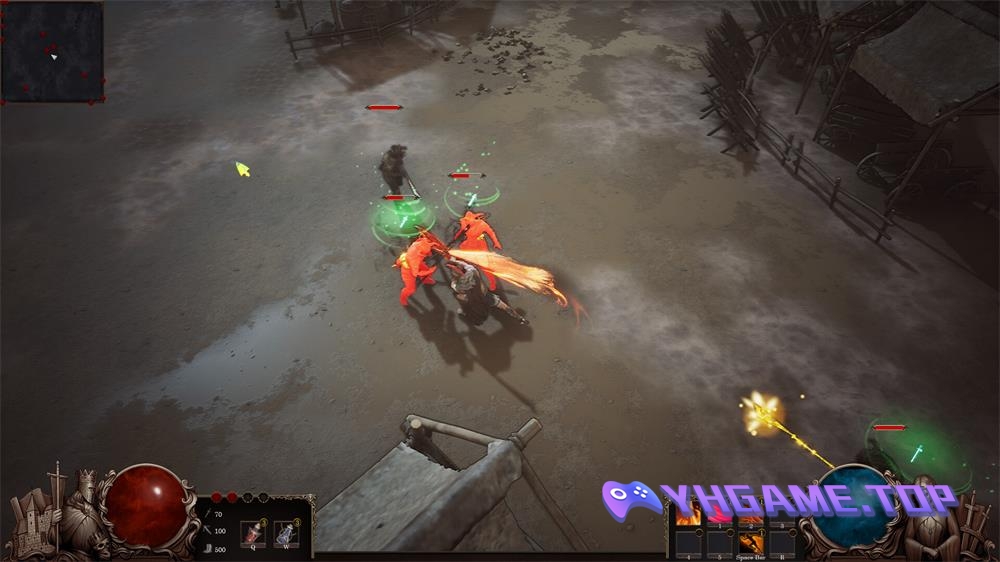Viewport: 1000px width, 562px height.
Task: Use the red health potion
Action: [253, 533]
